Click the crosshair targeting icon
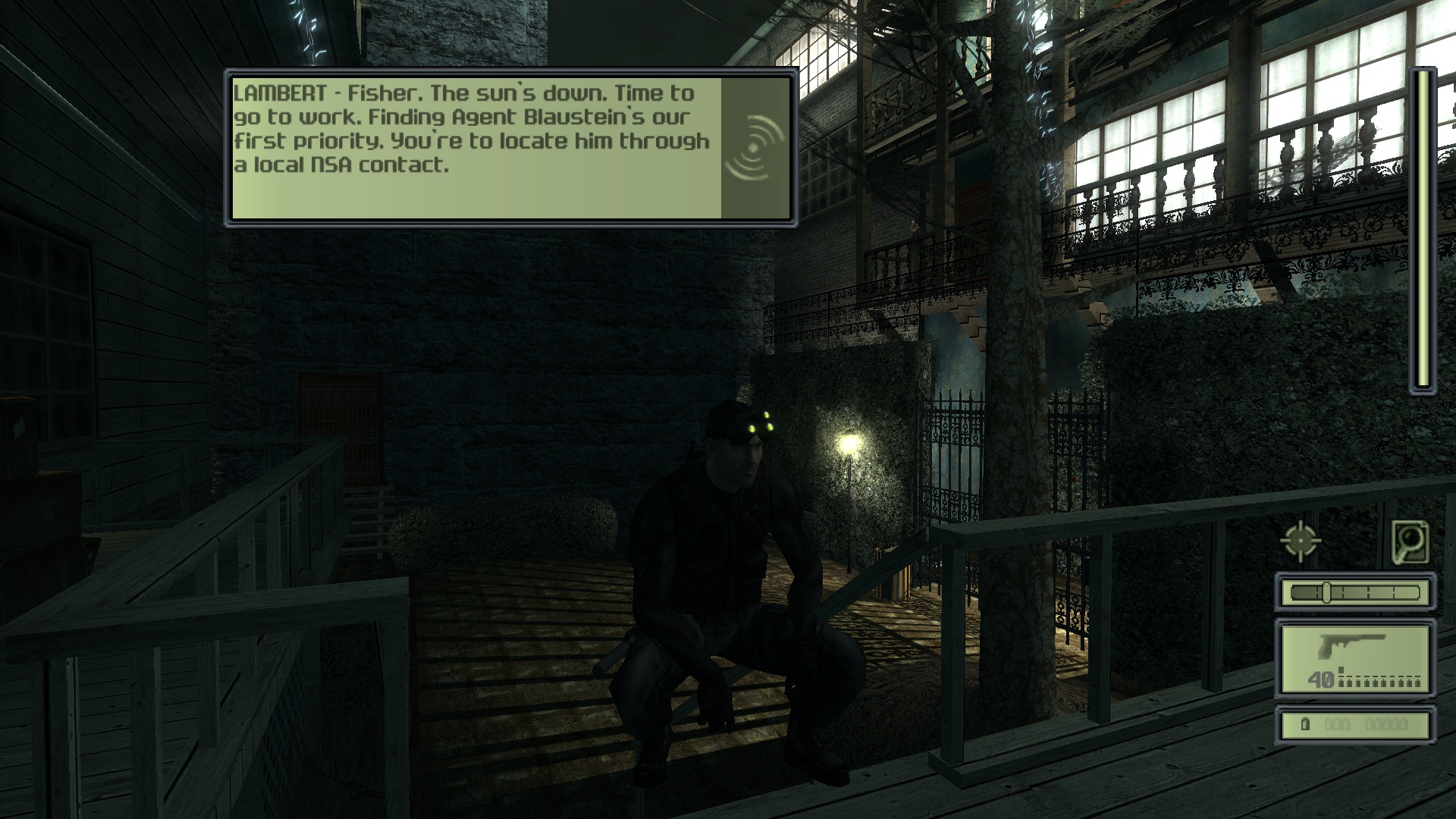This screenshot has width=1456, height=819. click(1301, 541)
